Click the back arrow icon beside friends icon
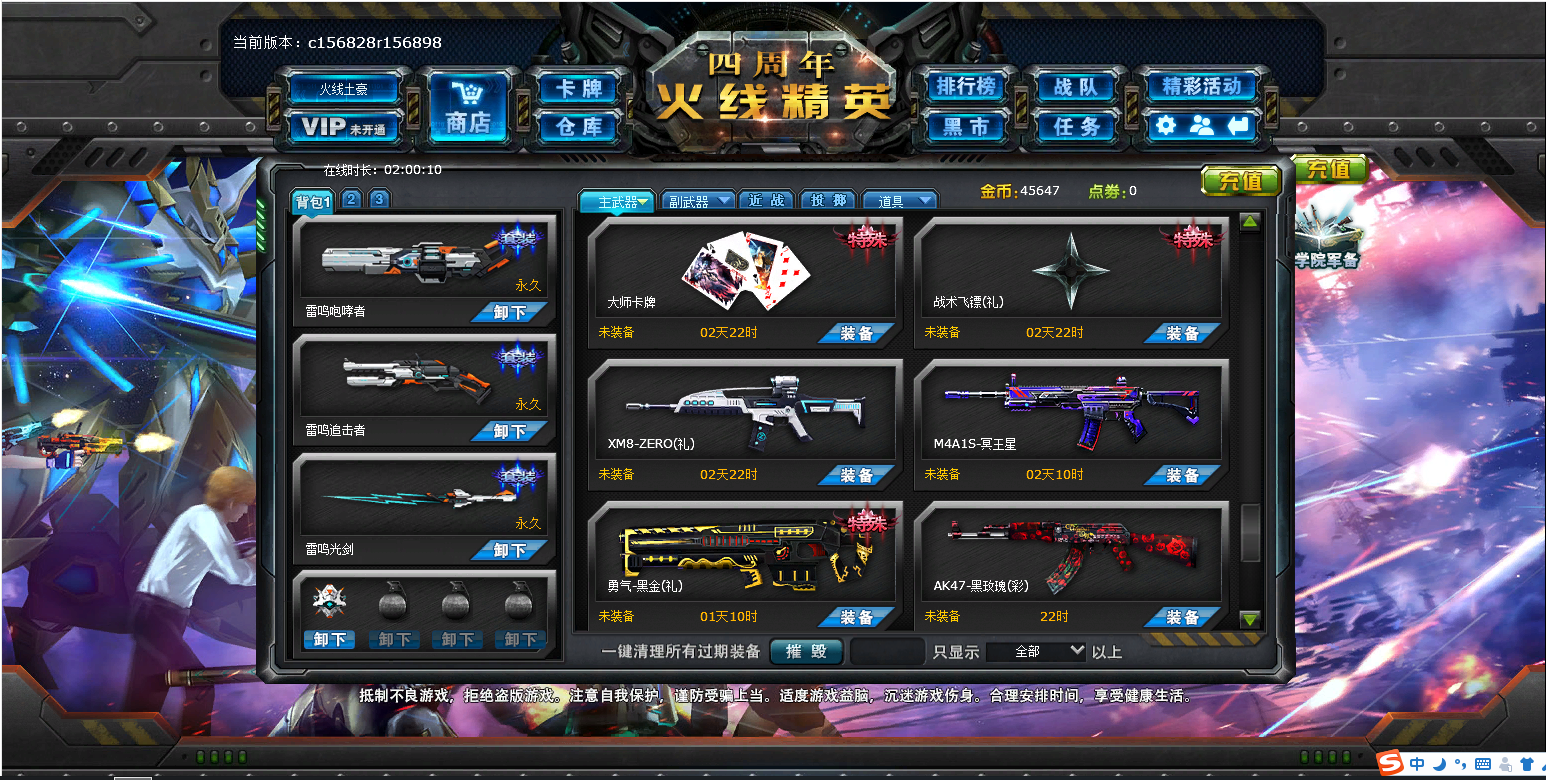 pos(1240,127)
